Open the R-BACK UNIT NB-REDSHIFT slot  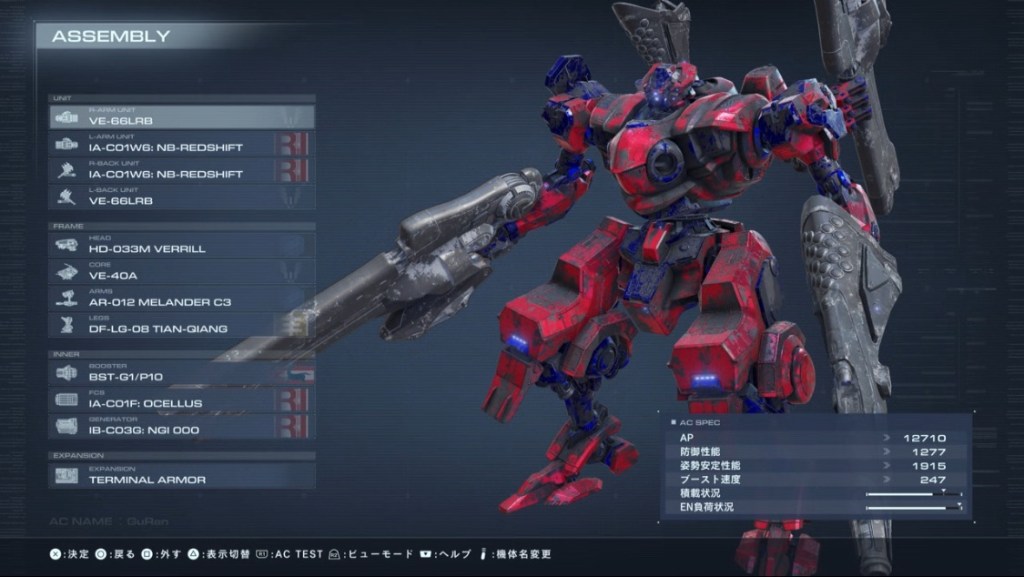[x=182, y=171]
